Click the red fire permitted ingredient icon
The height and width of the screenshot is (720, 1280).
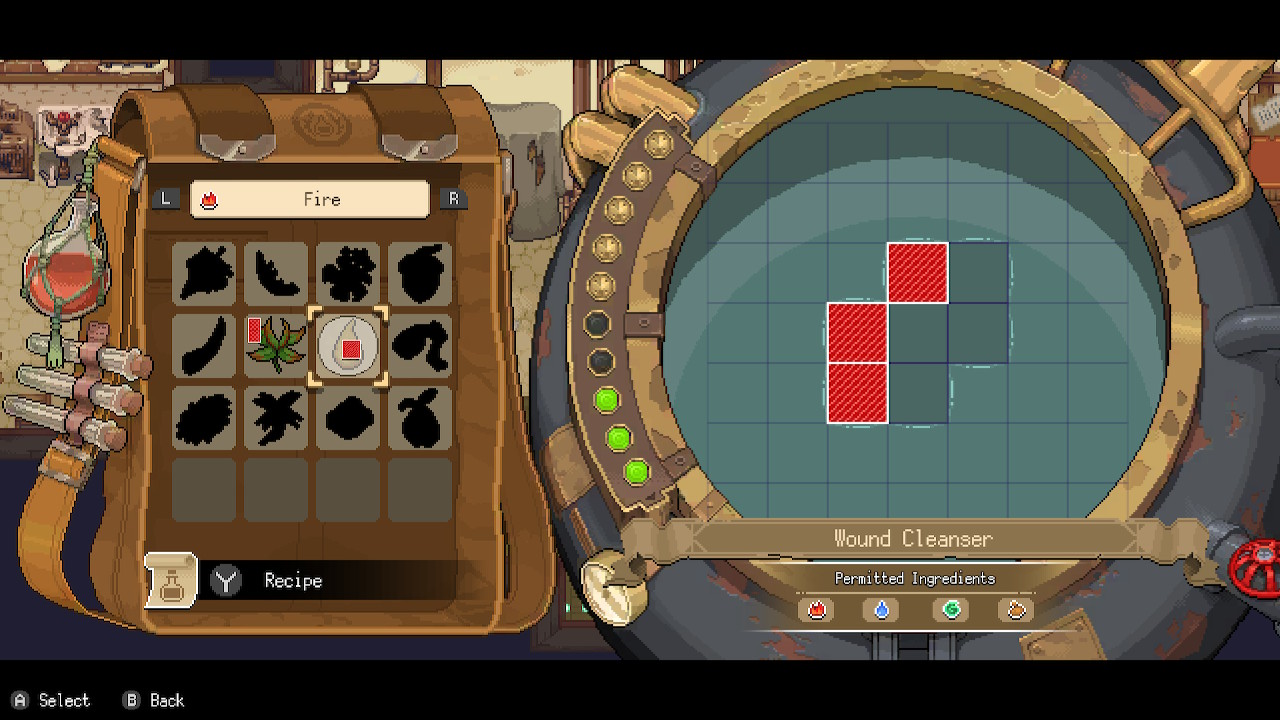tap(817, 609)
